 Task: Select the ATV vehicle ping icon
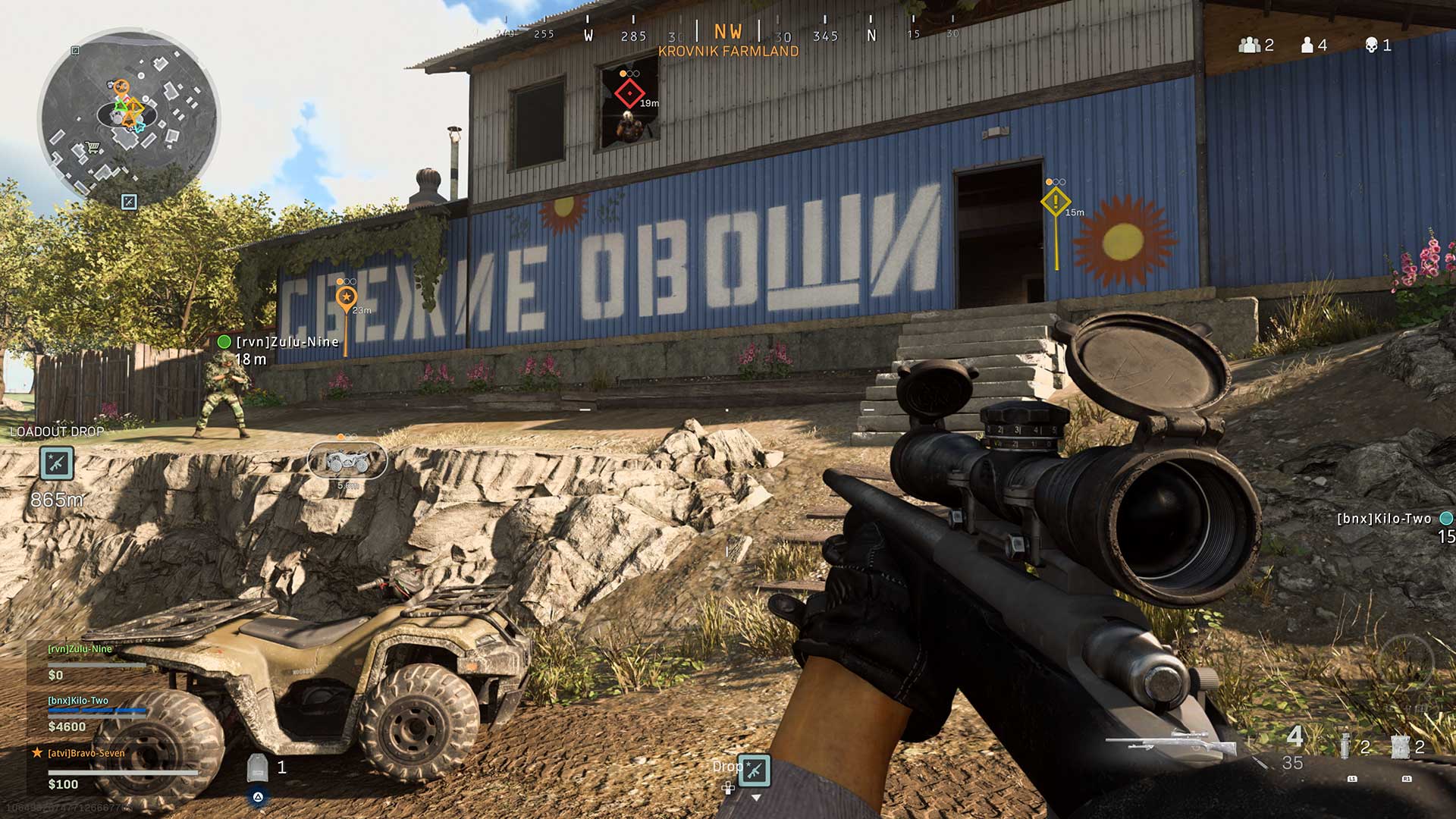[347, 460]
